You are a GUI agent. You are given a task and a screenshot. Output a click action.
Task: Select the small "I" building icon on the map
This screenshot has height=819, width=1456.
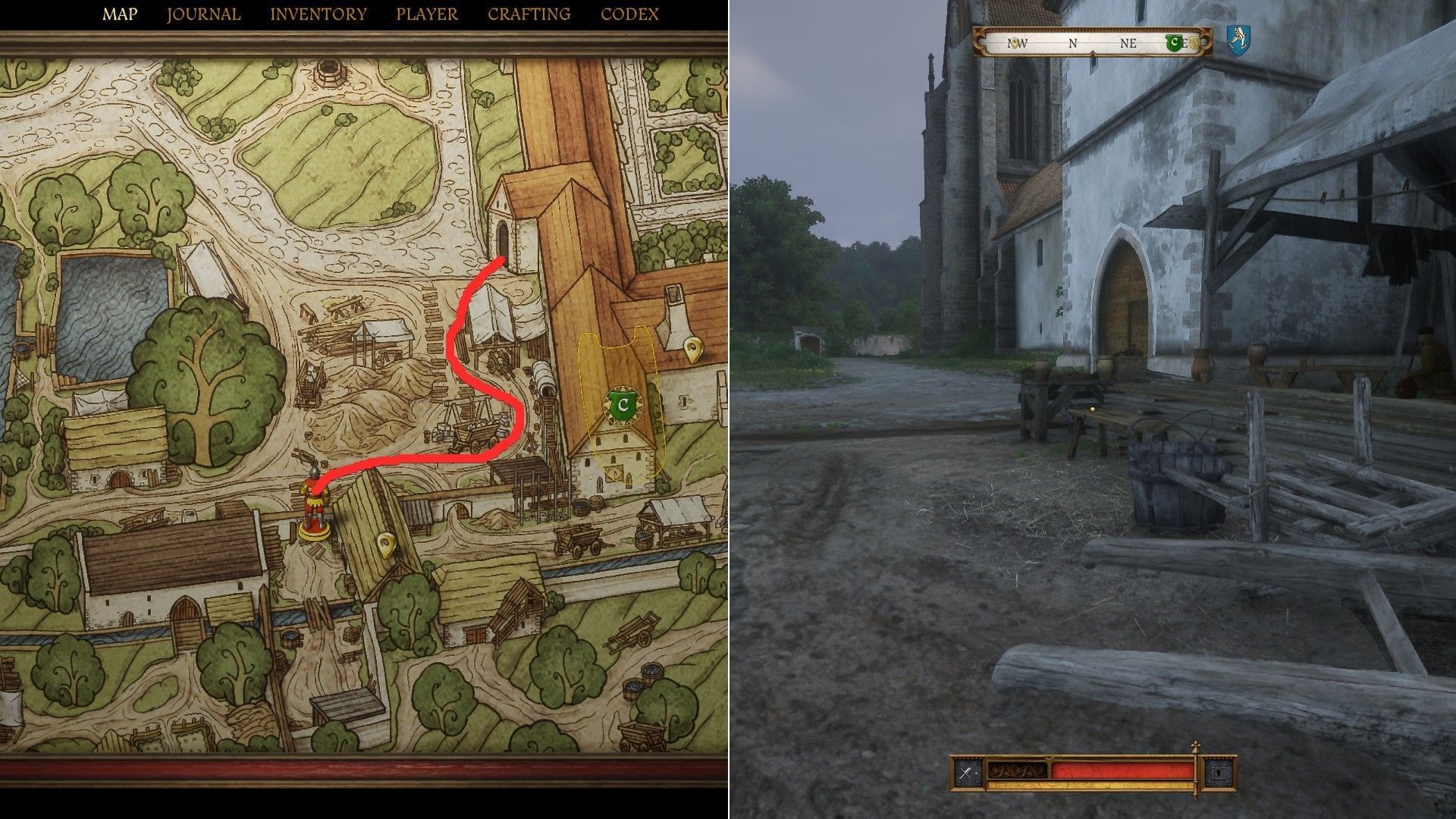point(685,401)
